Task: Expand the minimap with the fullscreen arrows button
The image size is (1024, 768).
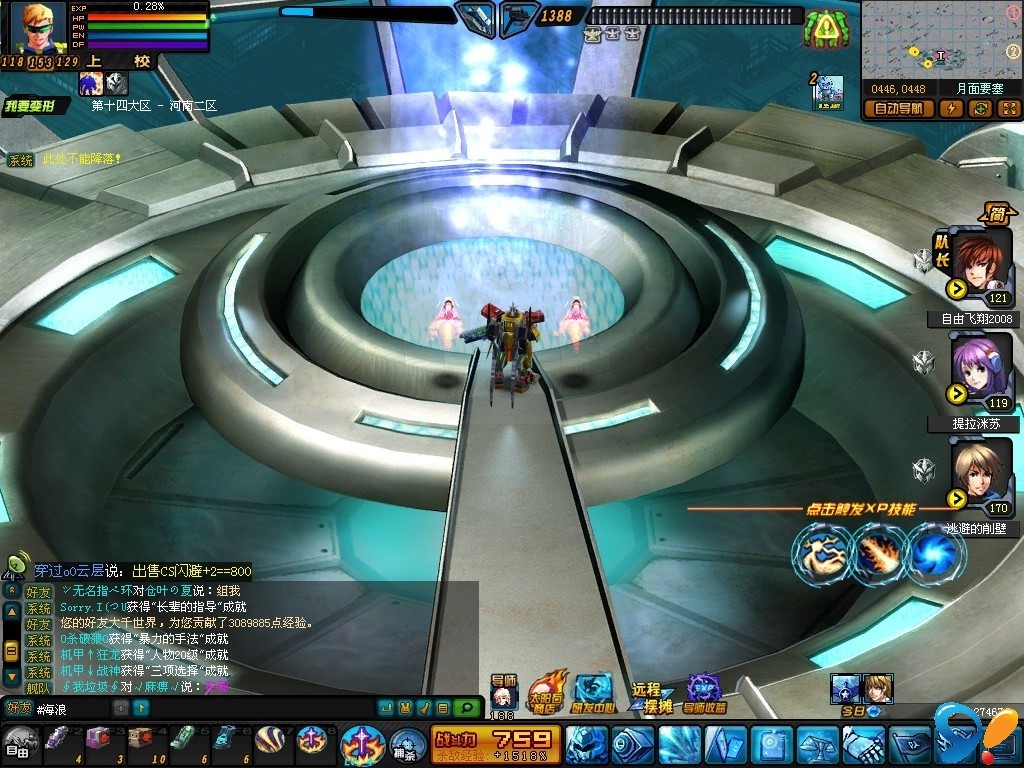Action: tap(1008, 109)
